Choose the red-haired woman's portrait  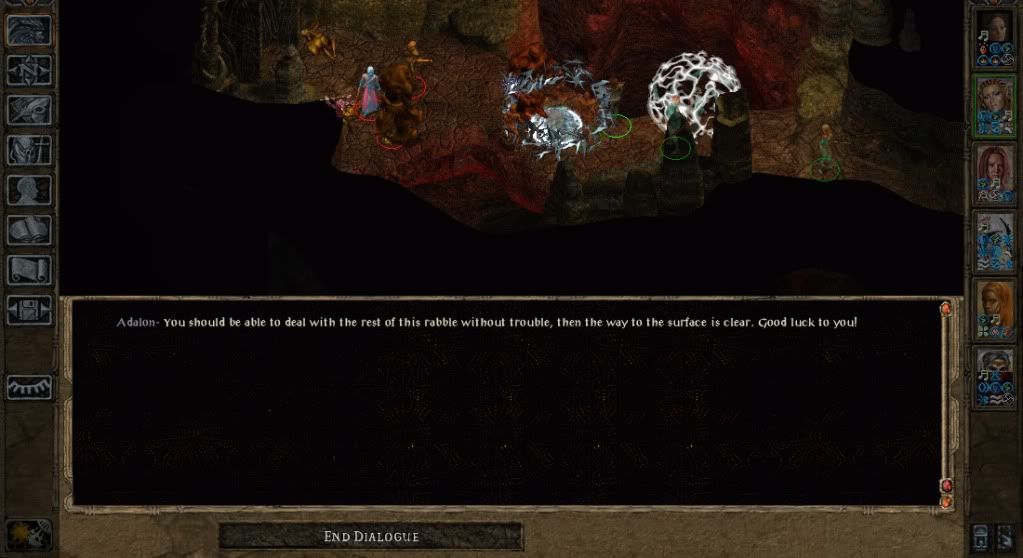point(994,174)
